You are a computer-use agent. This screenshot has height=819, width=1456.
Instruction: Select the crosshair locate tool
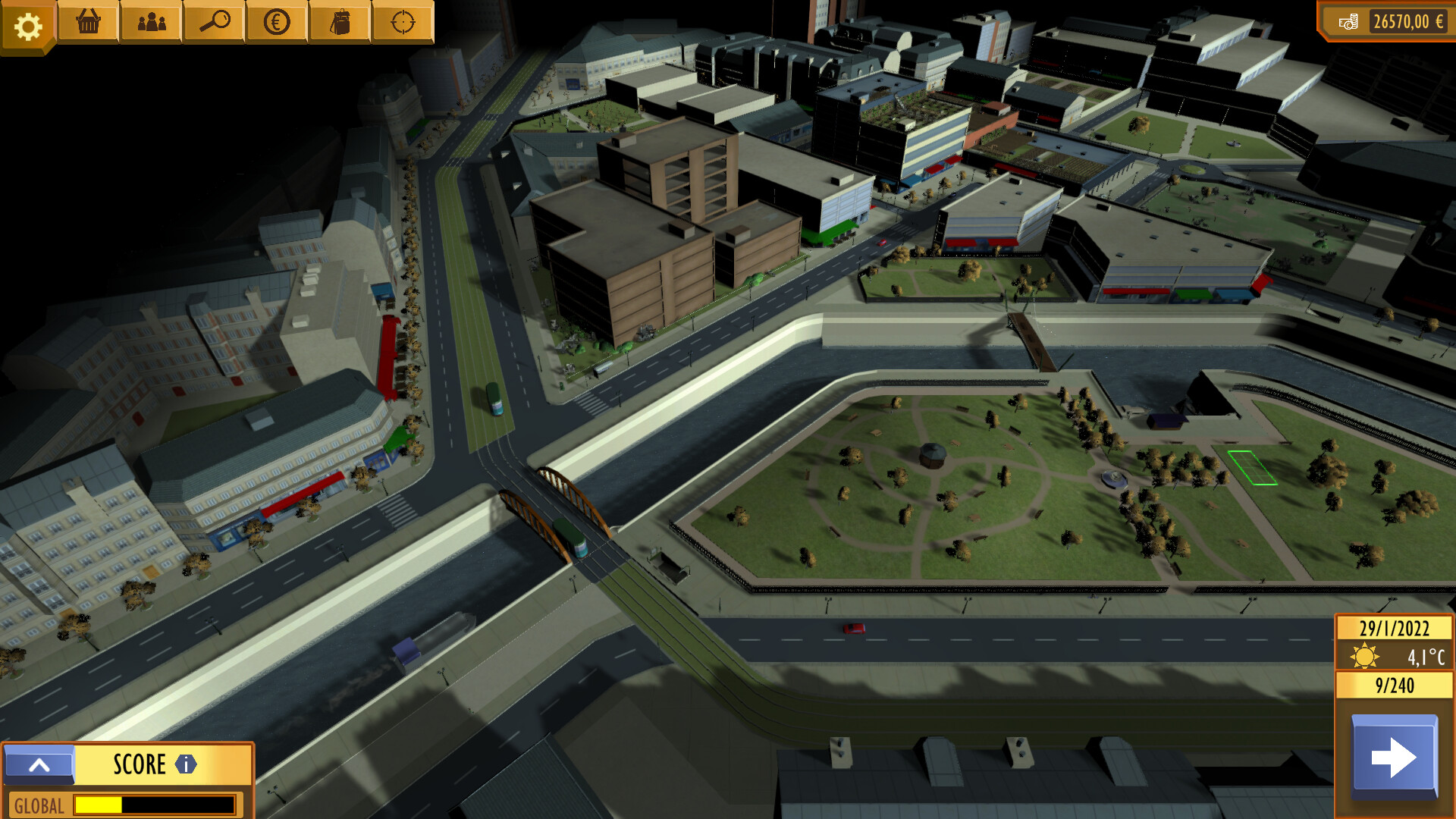(x=402, y=23)
